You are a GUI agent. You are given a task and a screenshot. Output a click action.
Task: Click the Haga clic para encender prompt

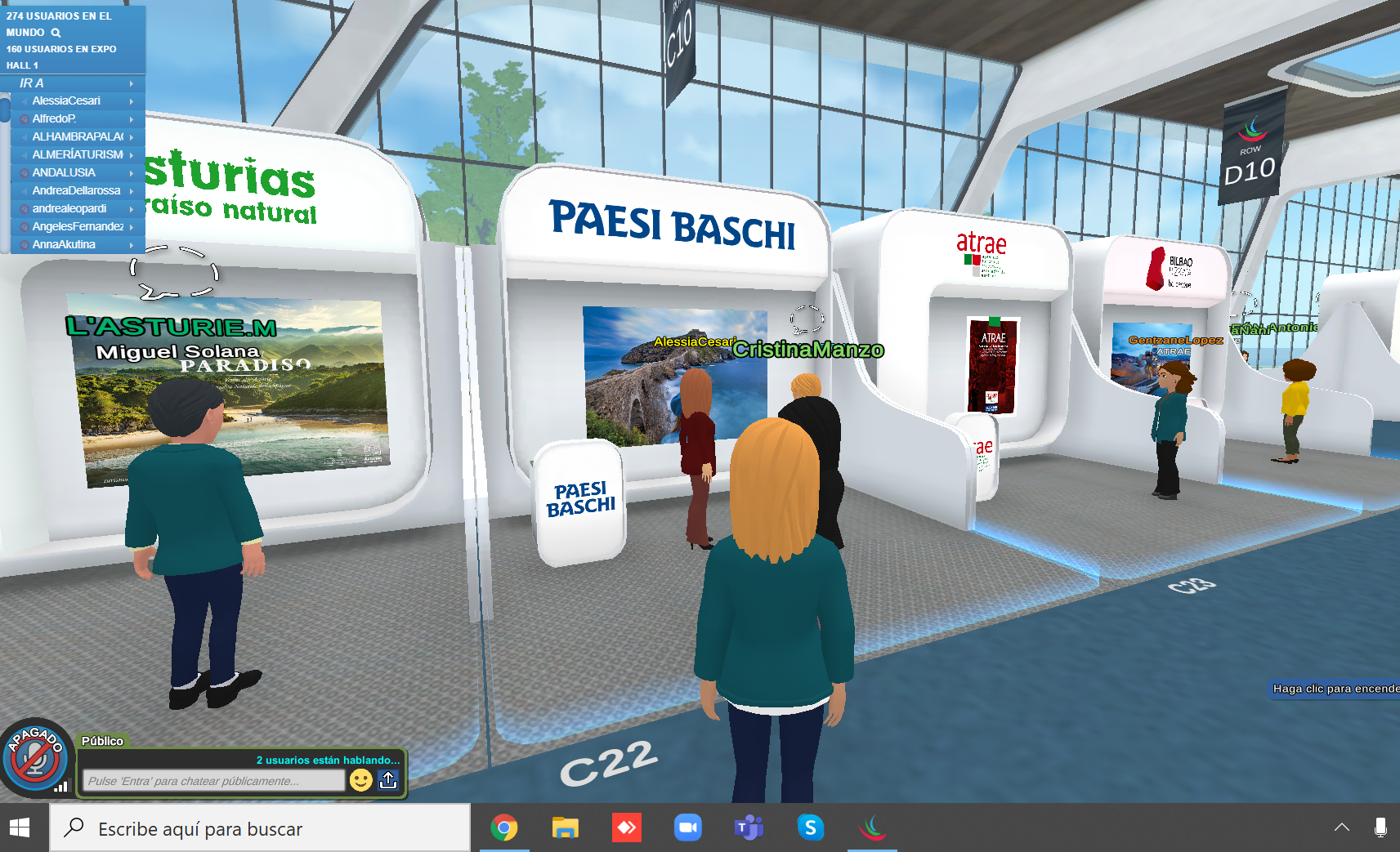[1335, 689]
